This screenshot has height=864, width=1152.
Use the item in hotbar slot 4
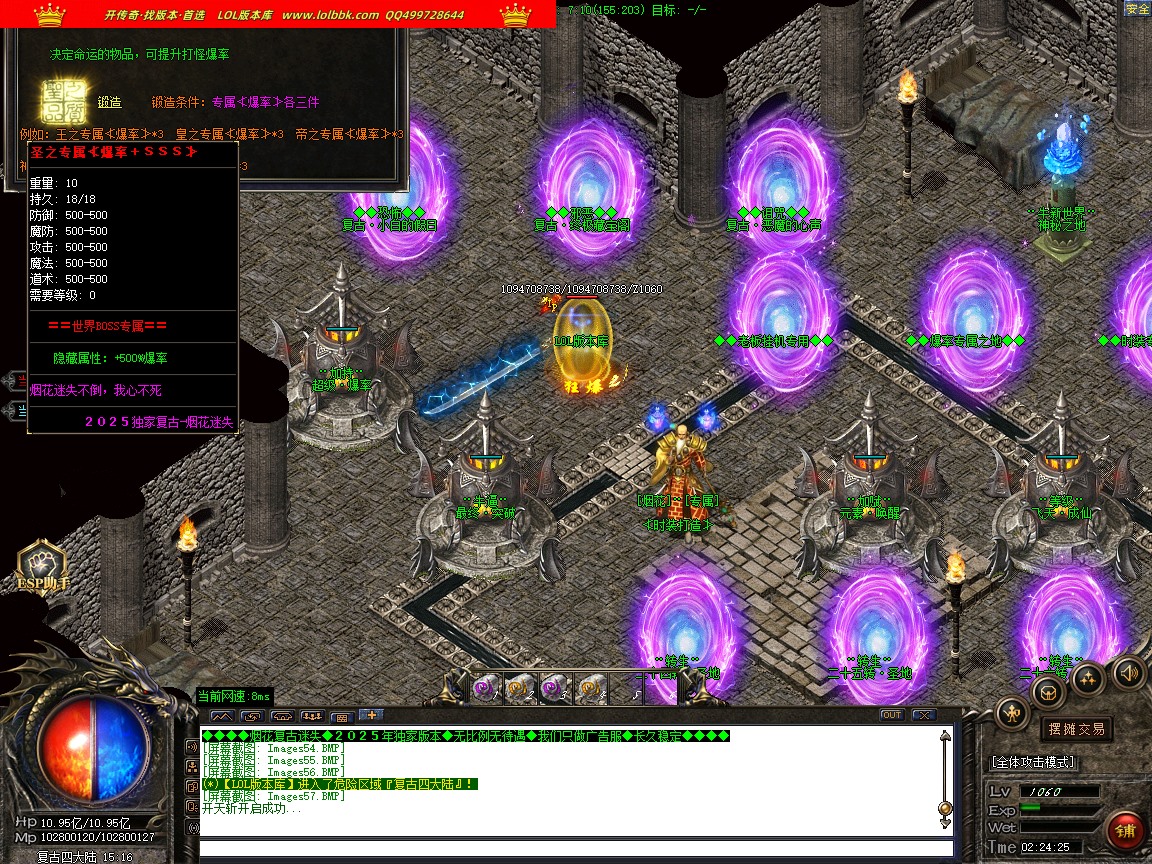tap(590, 688)
